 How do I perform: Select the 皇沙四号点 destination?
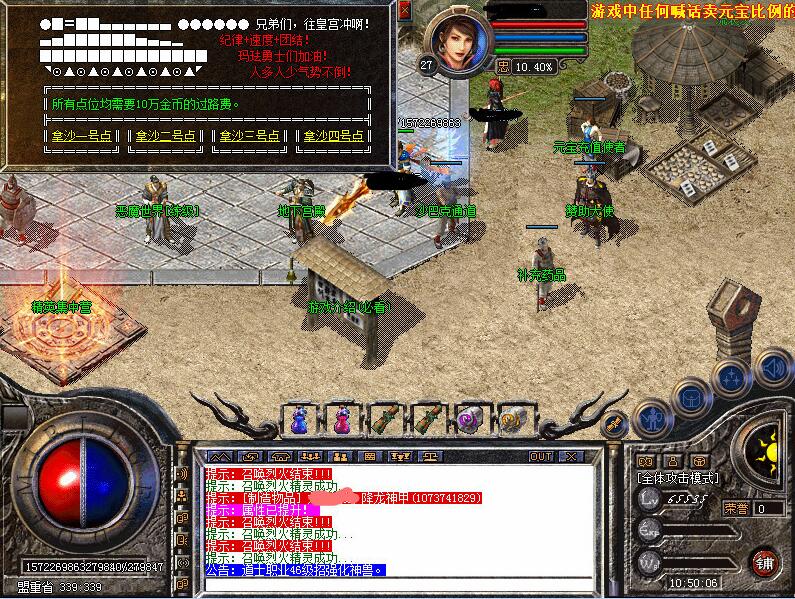coord(334,136)
